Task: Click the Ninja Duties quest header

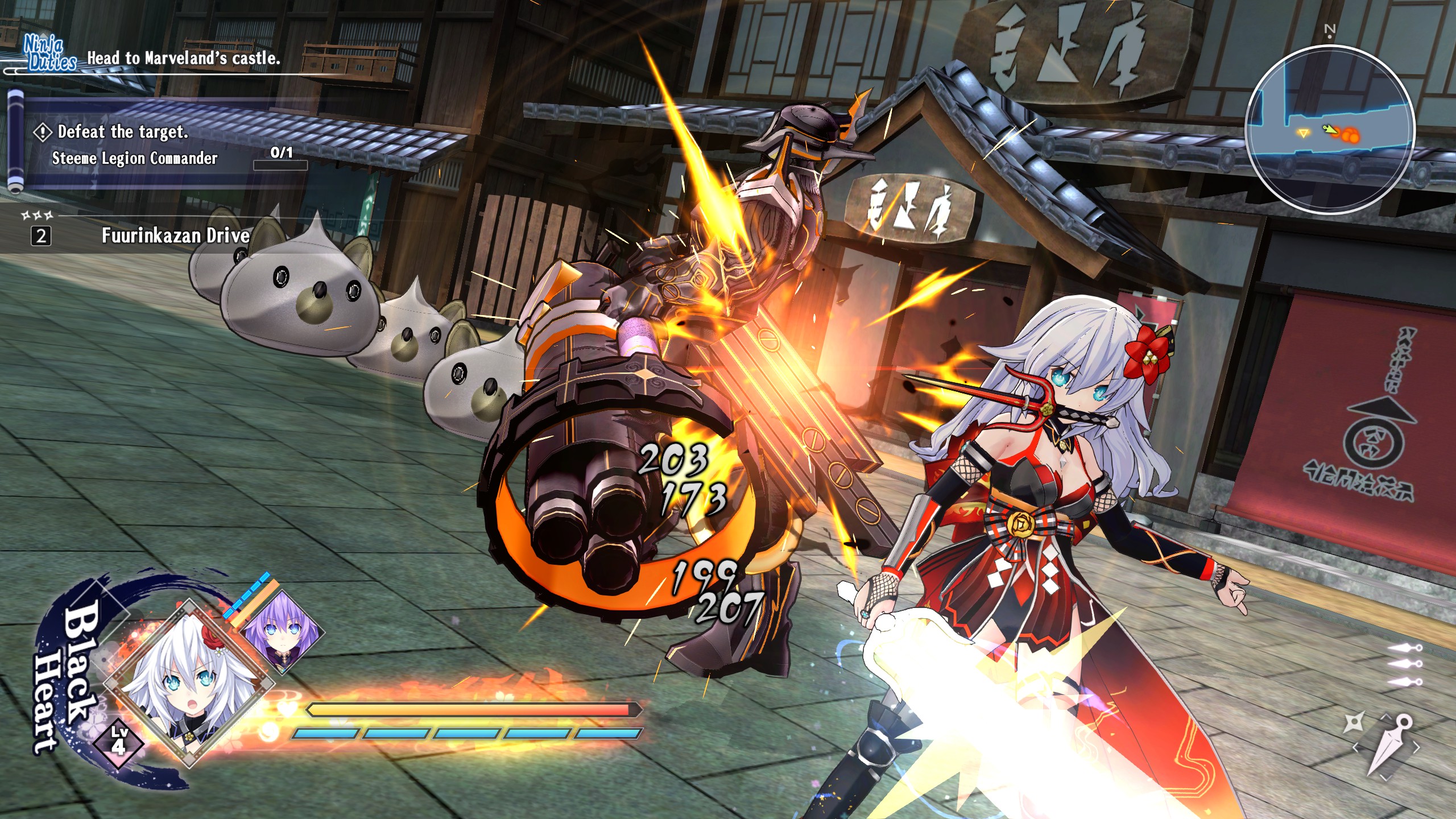Action: coord(50,55)
